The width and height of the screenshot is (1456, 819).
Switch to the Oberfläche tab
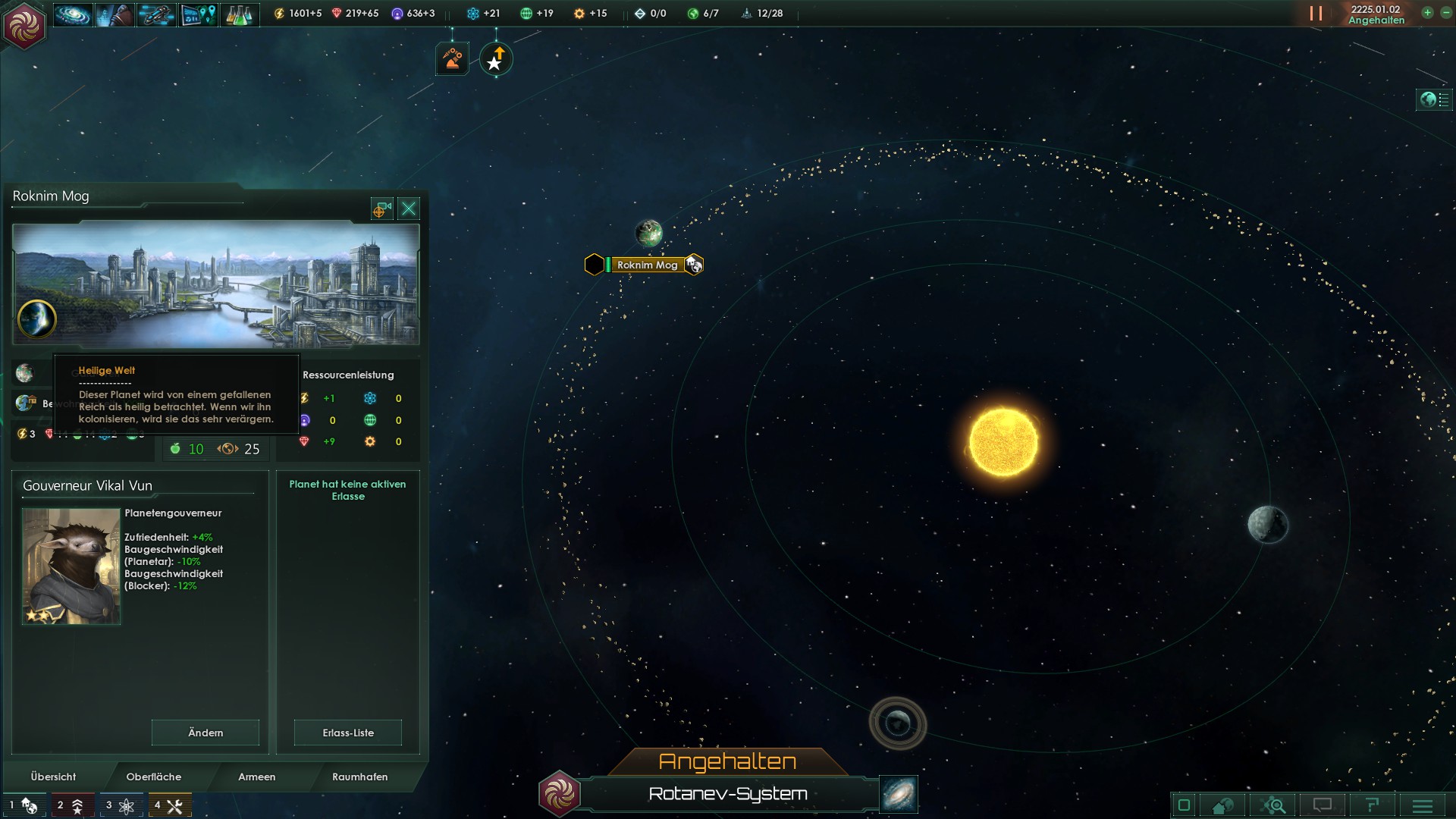(153, 777)
